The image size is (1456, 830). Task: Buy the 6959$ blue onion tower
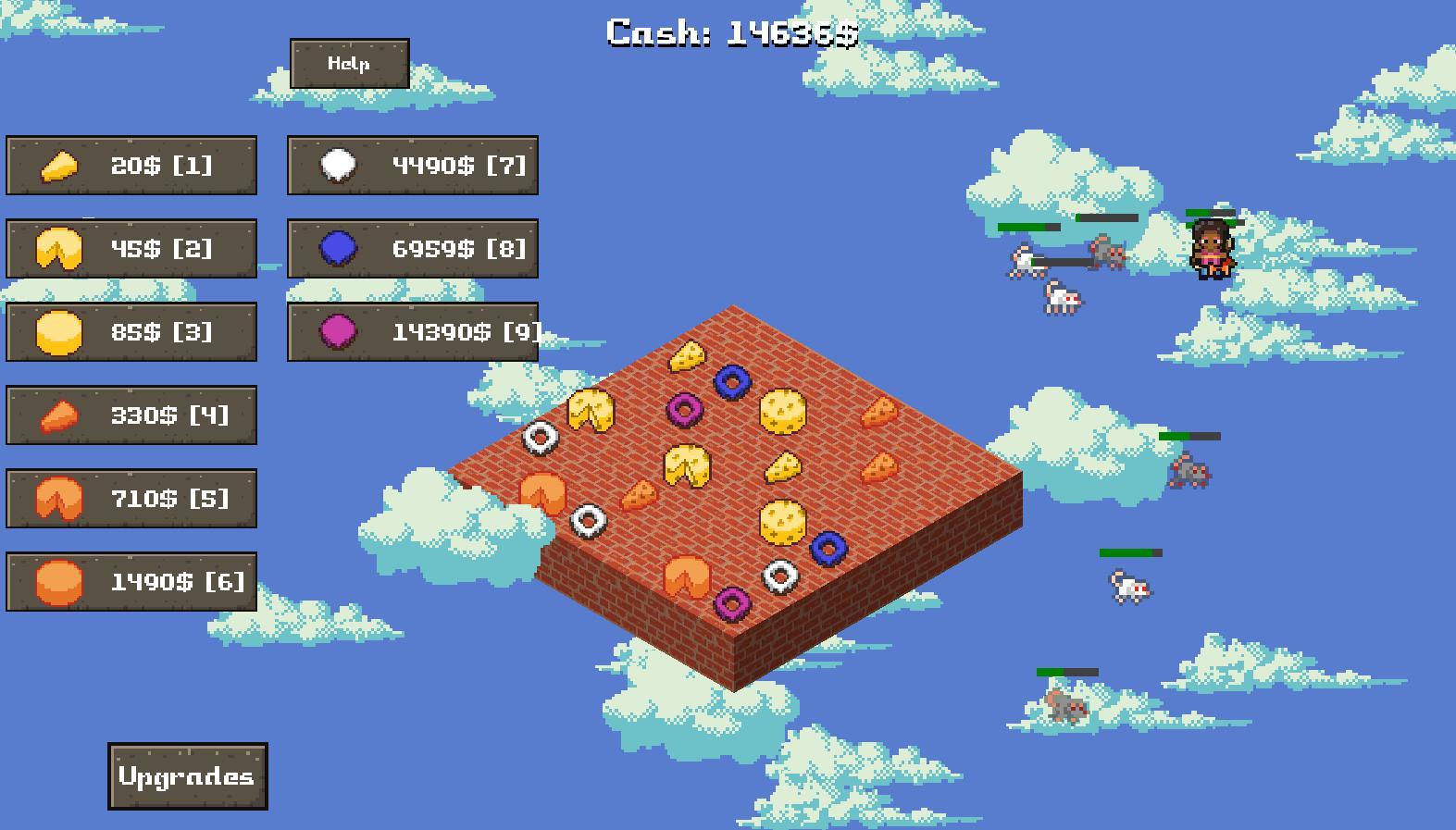pos(413,249)
